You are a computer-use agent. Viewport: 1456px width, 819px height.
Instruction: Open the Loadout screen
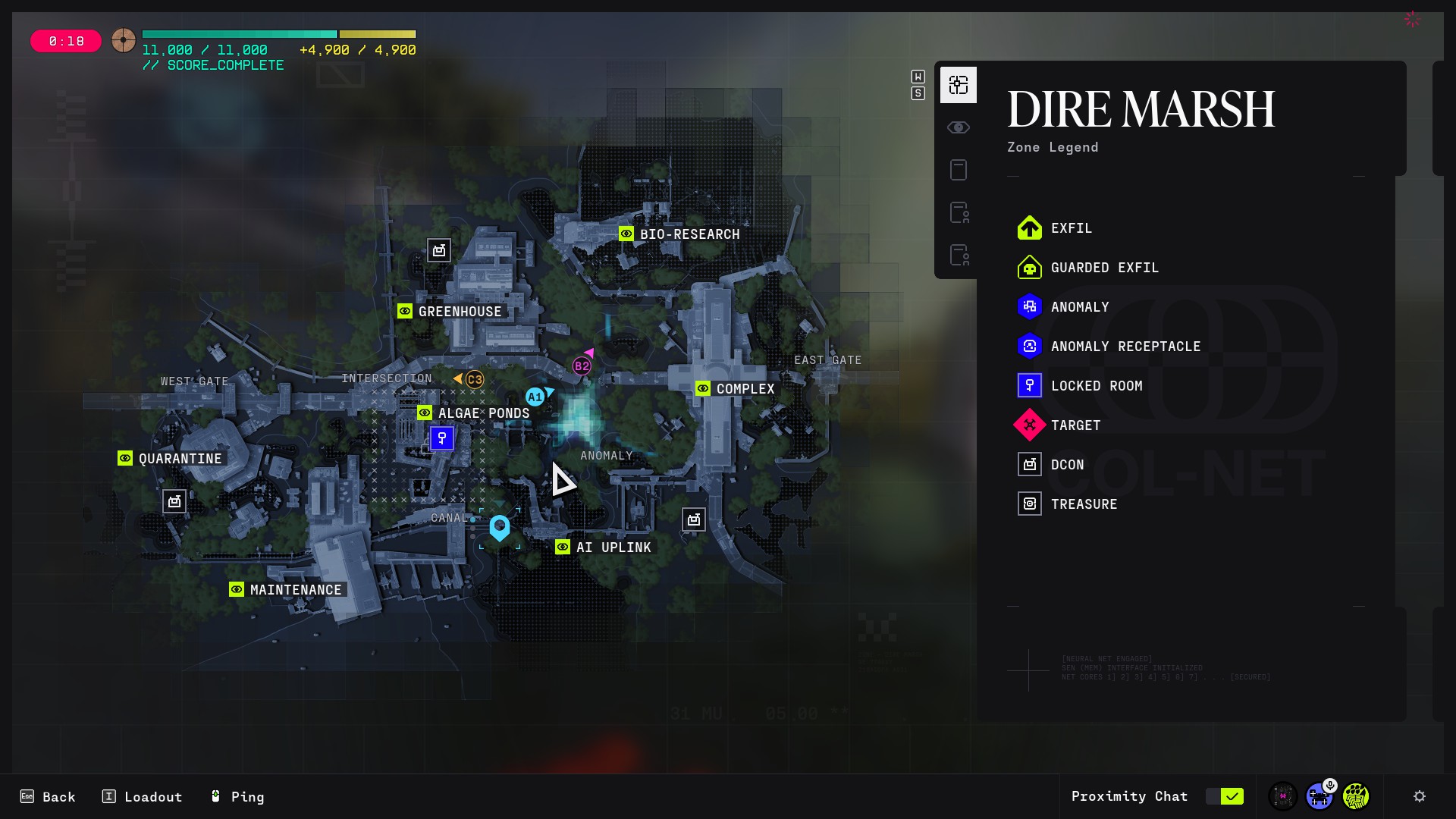pos(143,796)
